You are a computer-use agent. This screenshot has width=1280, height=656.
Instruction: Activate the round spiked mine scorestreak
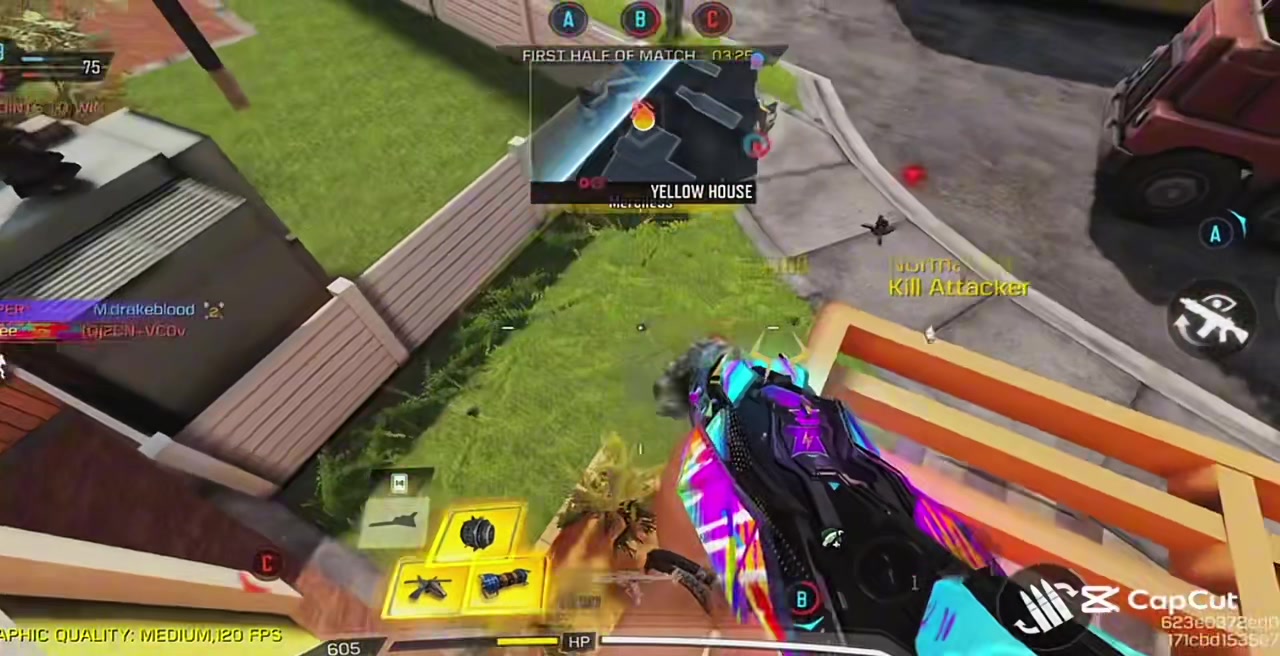478,535
